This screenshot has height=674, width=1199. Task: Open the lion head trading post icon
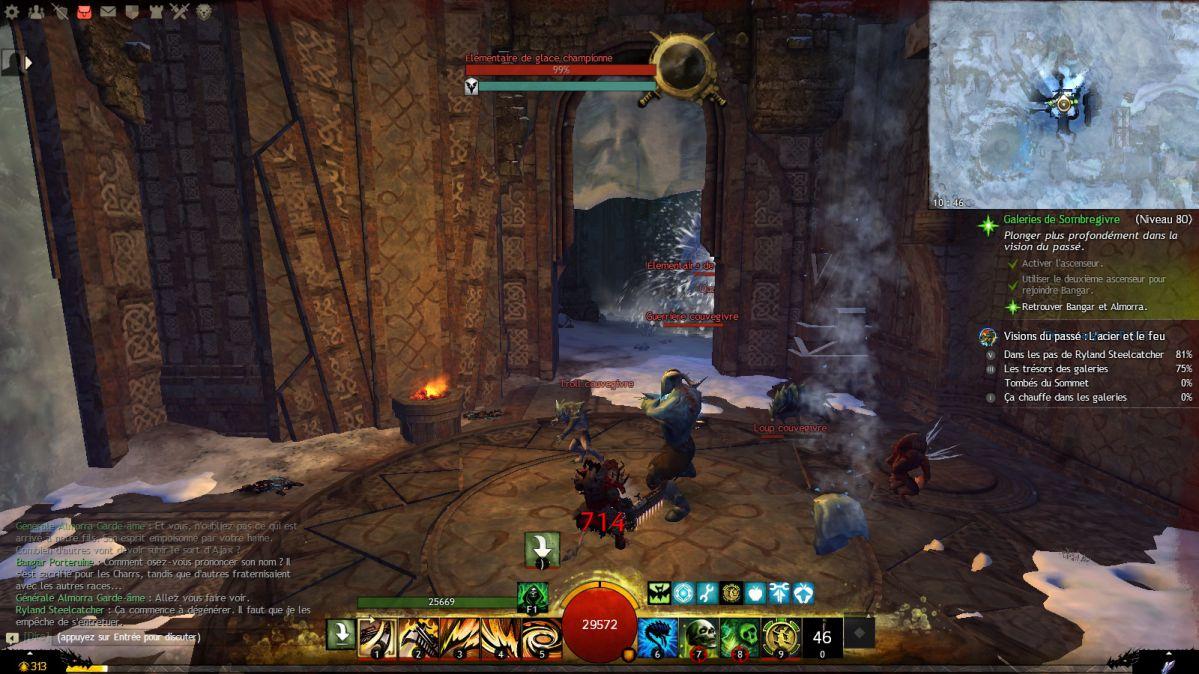tap(204, 12)
